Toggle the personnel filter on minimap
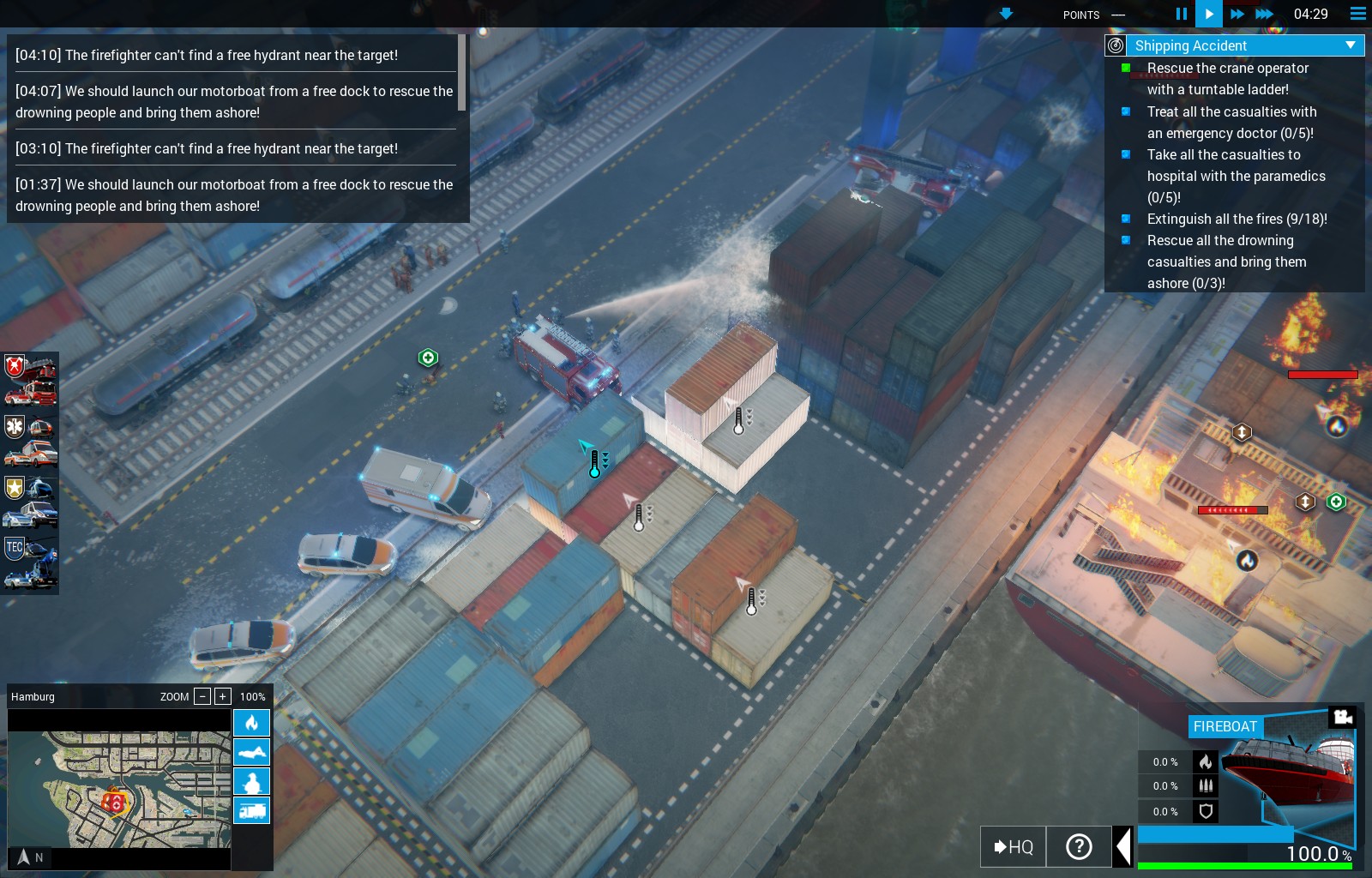This screenshot has height=878, width=1372. pos(251,781)
